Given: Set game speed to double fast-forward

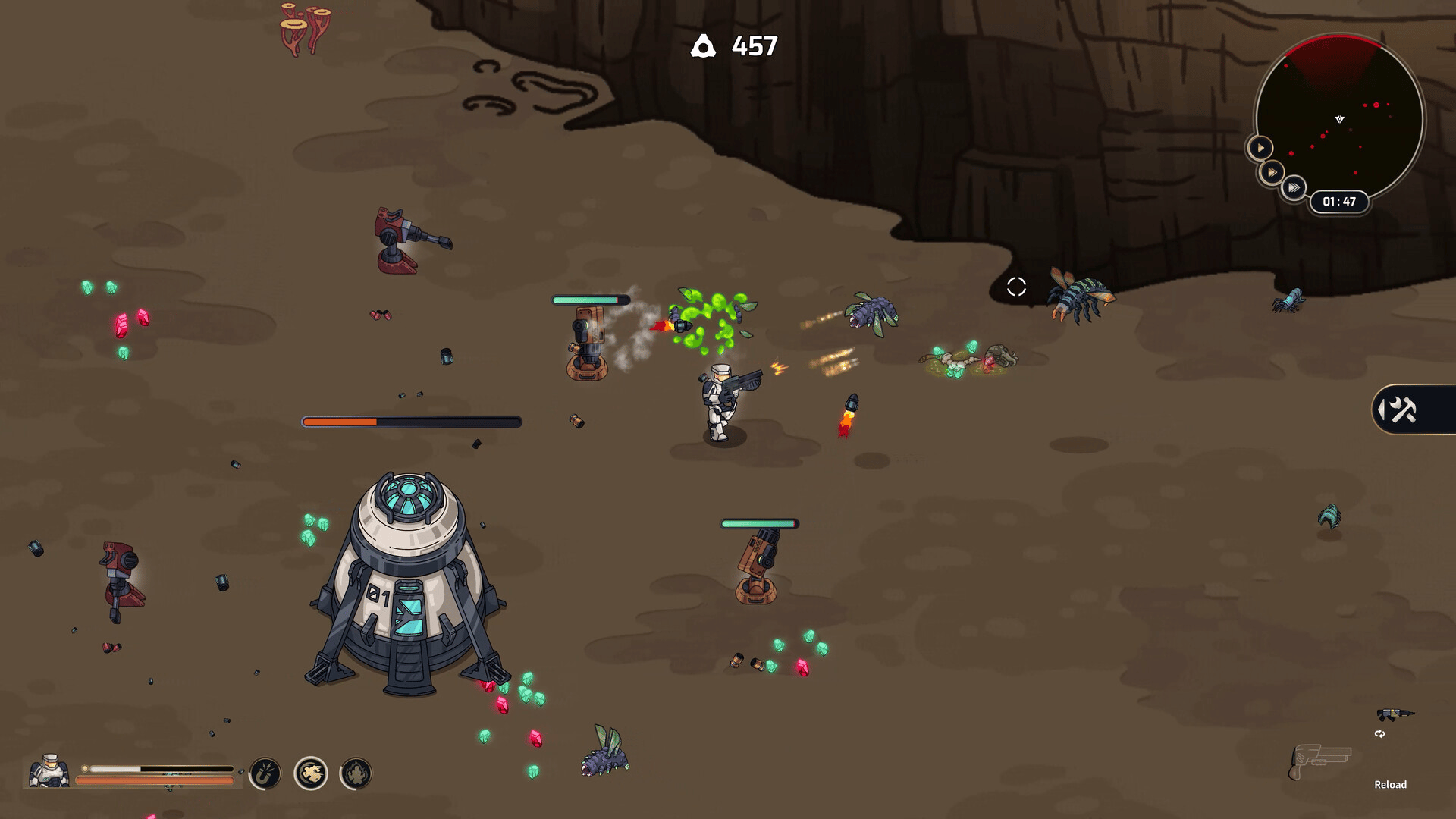Looking at the screenshot, I should [1272, 173].
